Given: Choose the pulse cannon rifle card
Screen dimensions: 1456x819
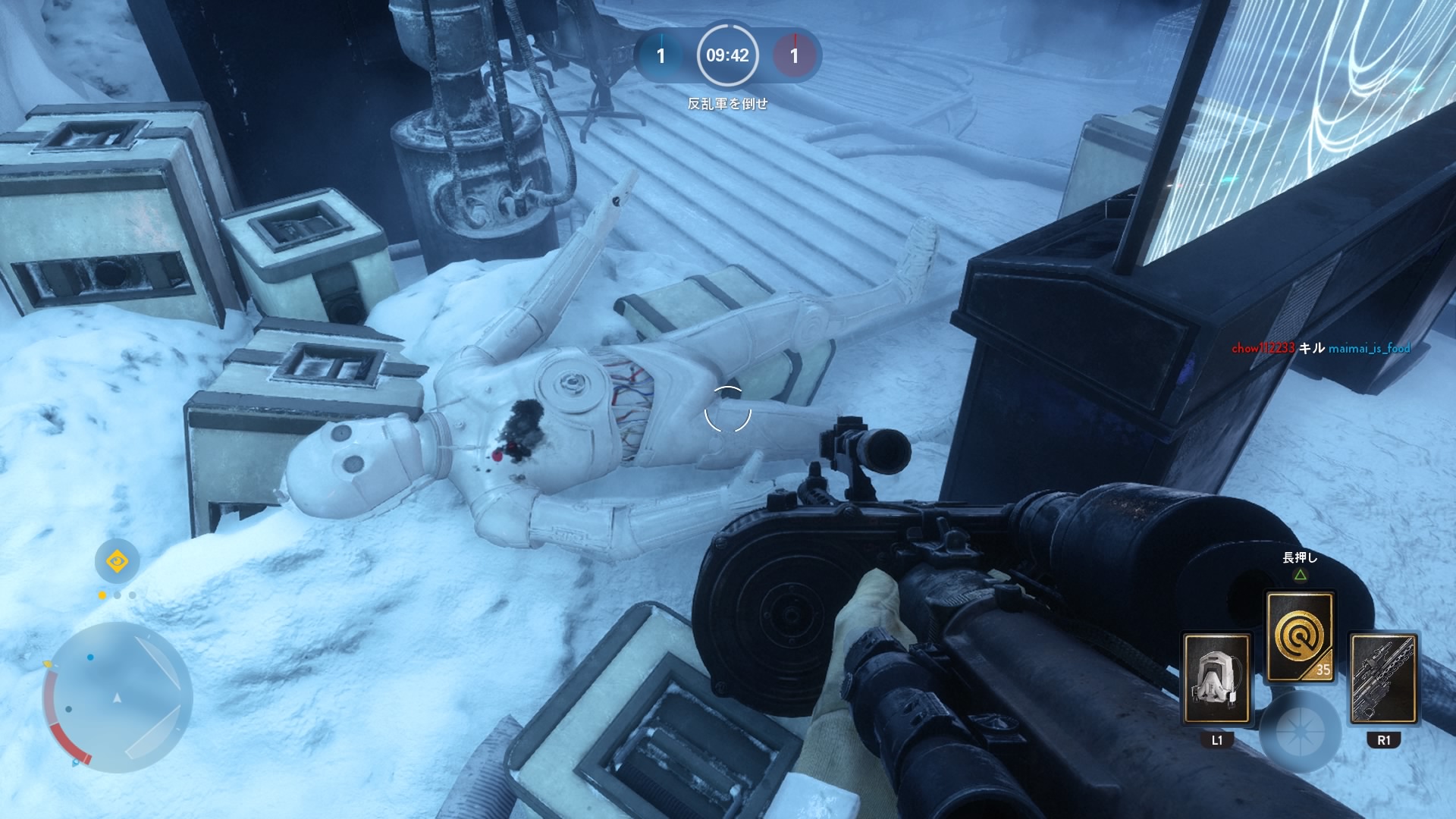Looking at the screenshot, I should pyautogui.click(x=1383, y=678).
